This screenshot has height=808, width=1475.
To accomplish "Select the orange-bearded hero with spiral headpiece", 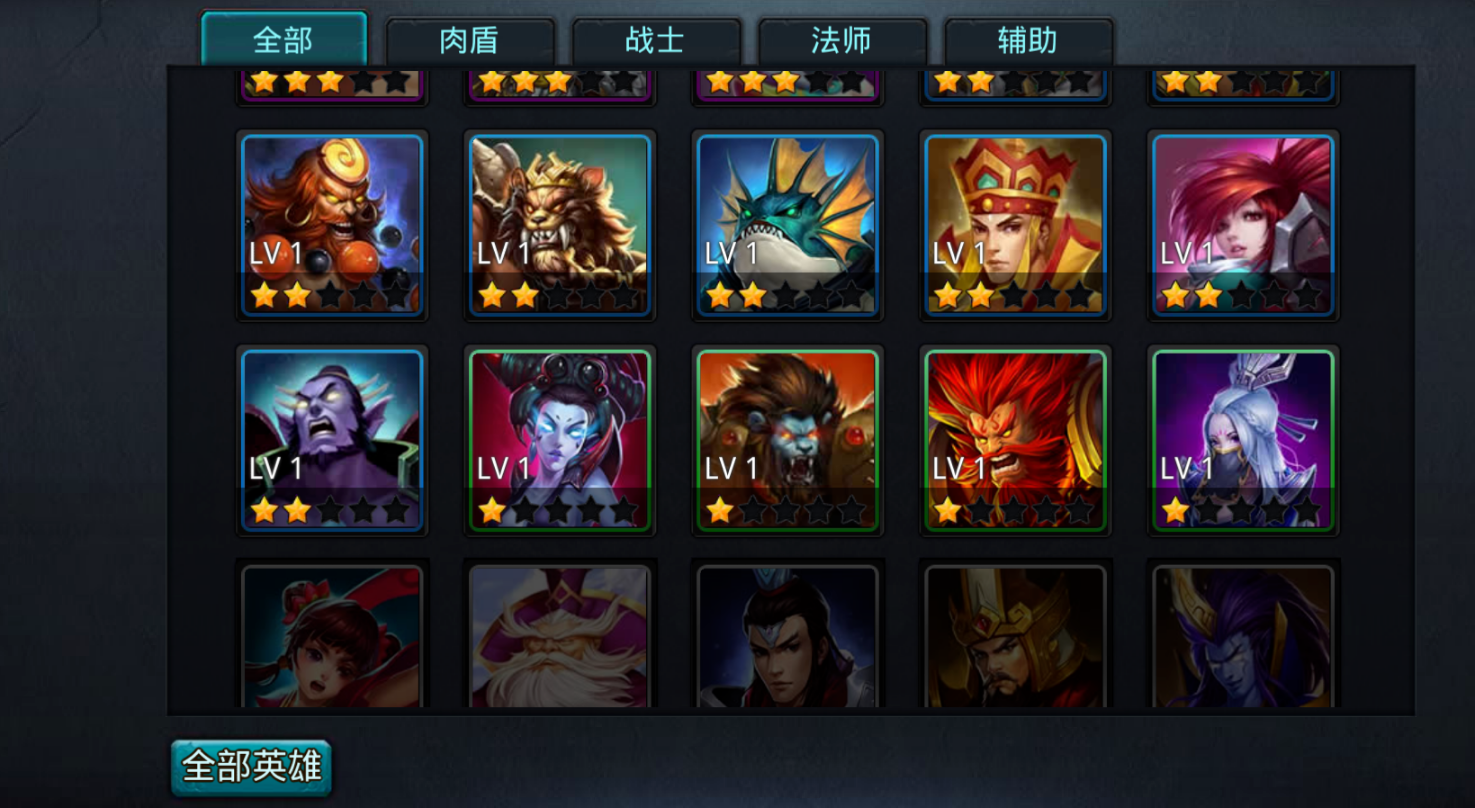I will (332, 225).
